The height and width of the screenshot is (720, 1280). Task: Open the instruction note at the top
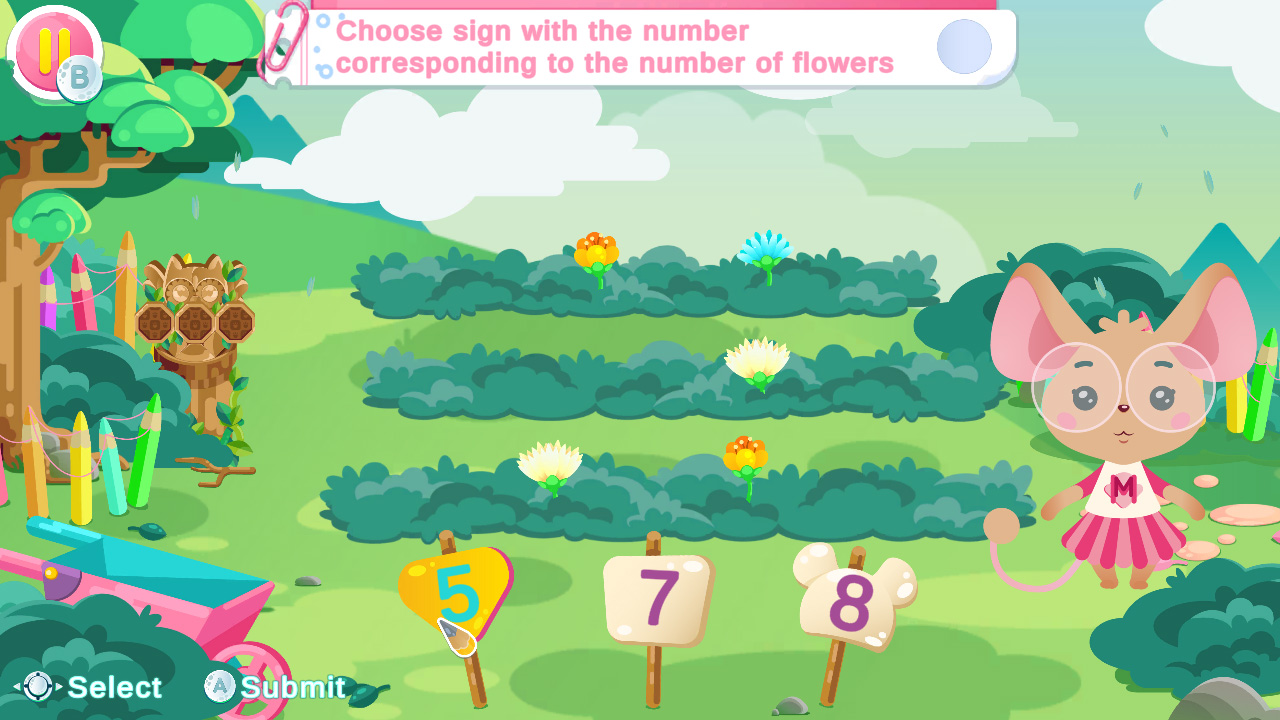[x=640, y=47]
